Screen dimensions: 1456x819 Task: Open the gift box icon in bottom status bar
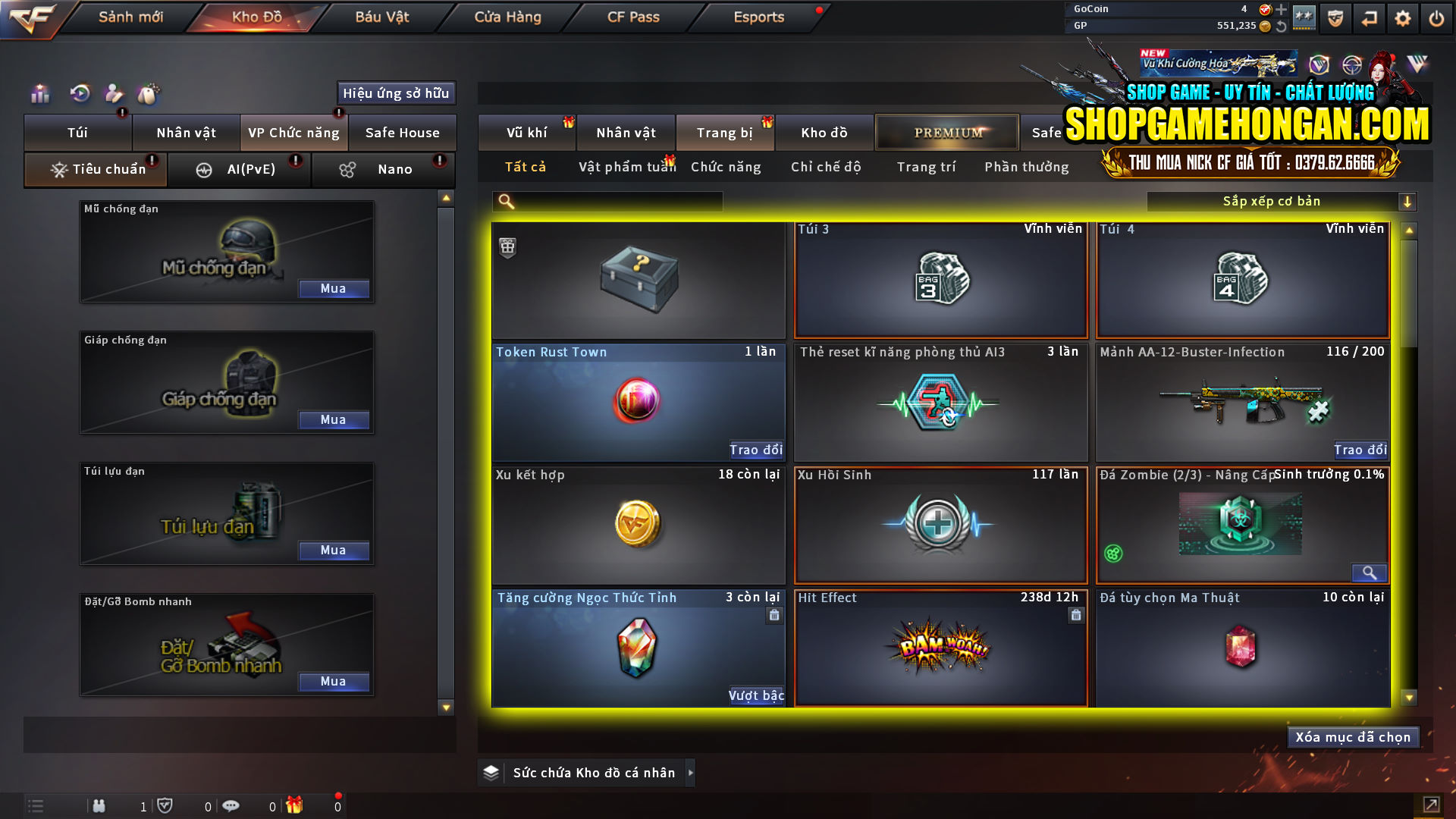pyautogui.click(x=296, y=805)
